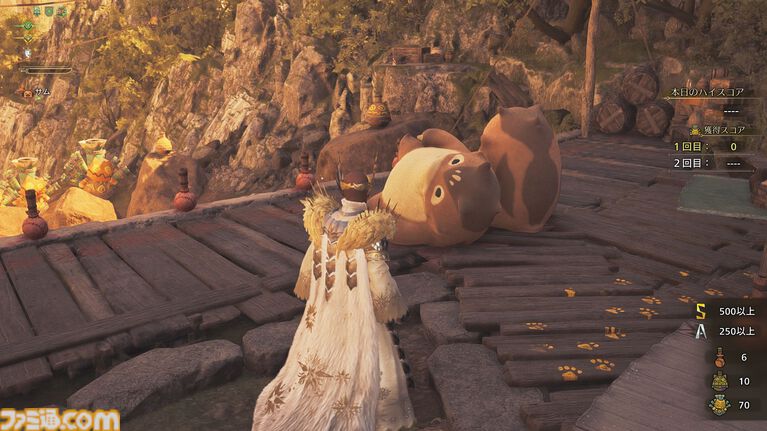767x431 pixels.
Task: Open the ファミ通.com watermark logo
Action: [60, 419]
